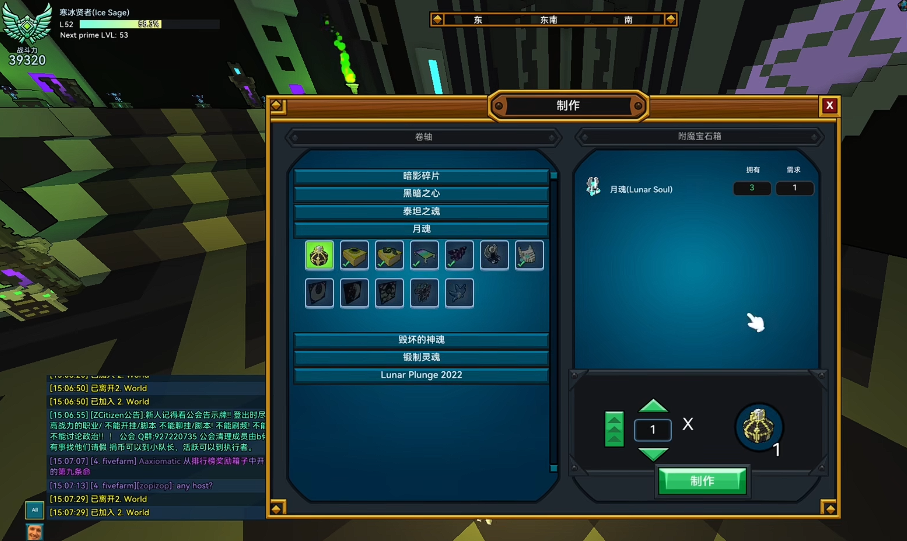This screenshot has height=541, width=907.
Task: Increase craft quantity with the up arrow
Action: pyautogui.click(x=653, y=407)
